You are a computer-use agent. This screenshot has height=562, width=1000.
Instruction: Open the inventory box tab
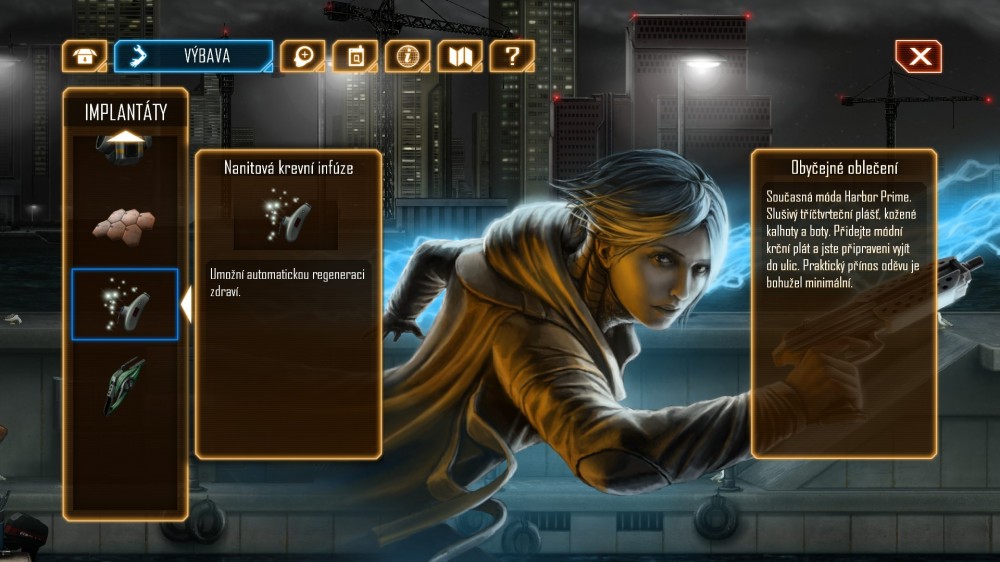85,56
